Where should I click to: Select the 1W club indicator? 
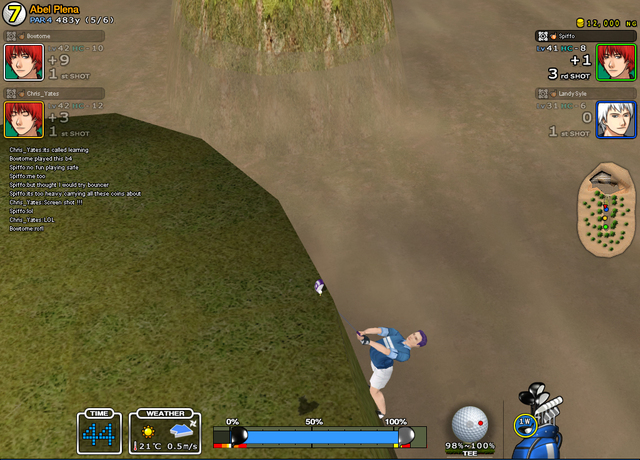524,424
